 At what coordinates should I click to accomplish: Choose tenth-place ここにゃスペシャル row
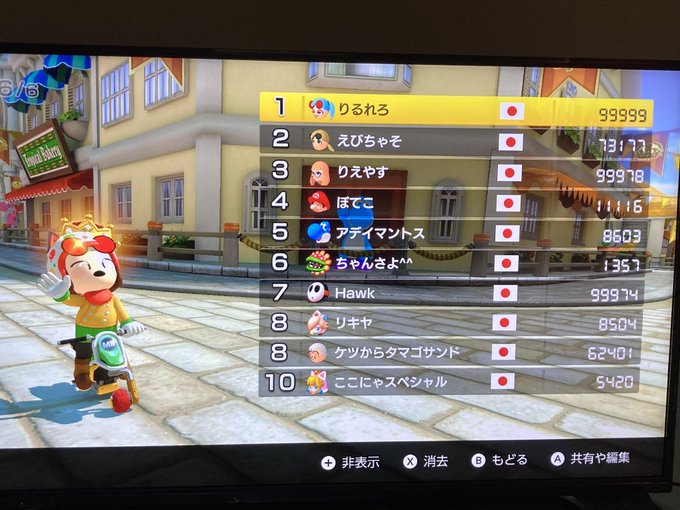point(455,381)
